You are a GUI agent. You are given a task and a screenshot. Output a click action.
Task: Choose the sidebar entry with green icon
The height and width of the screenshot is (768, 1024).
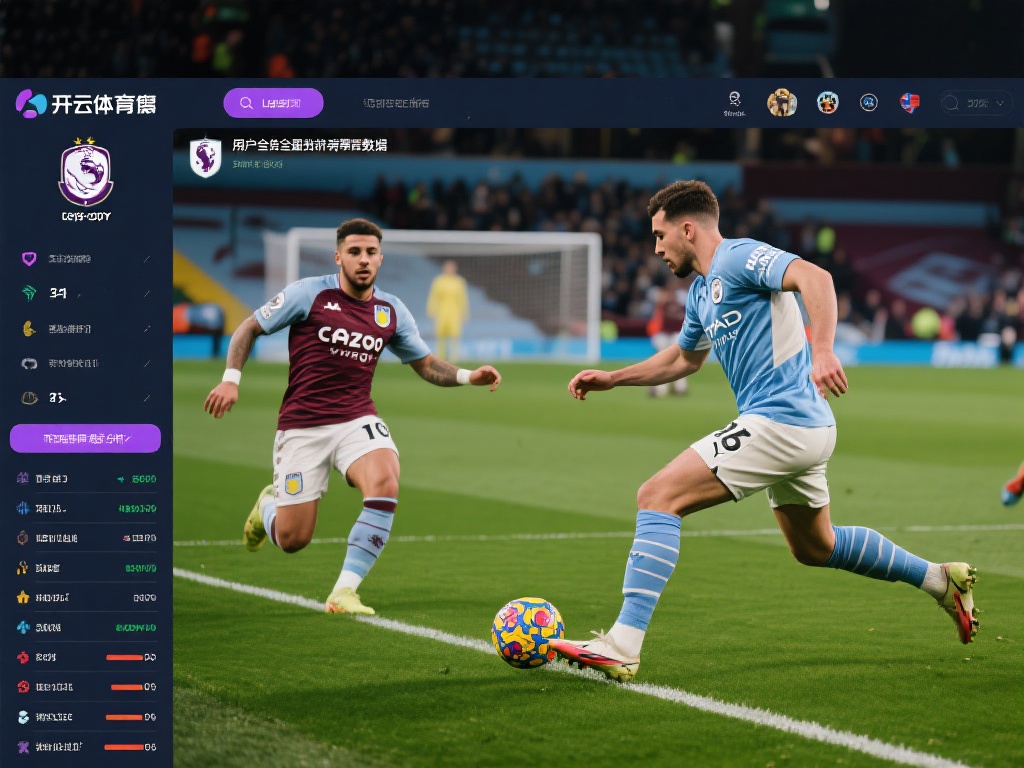85,293
